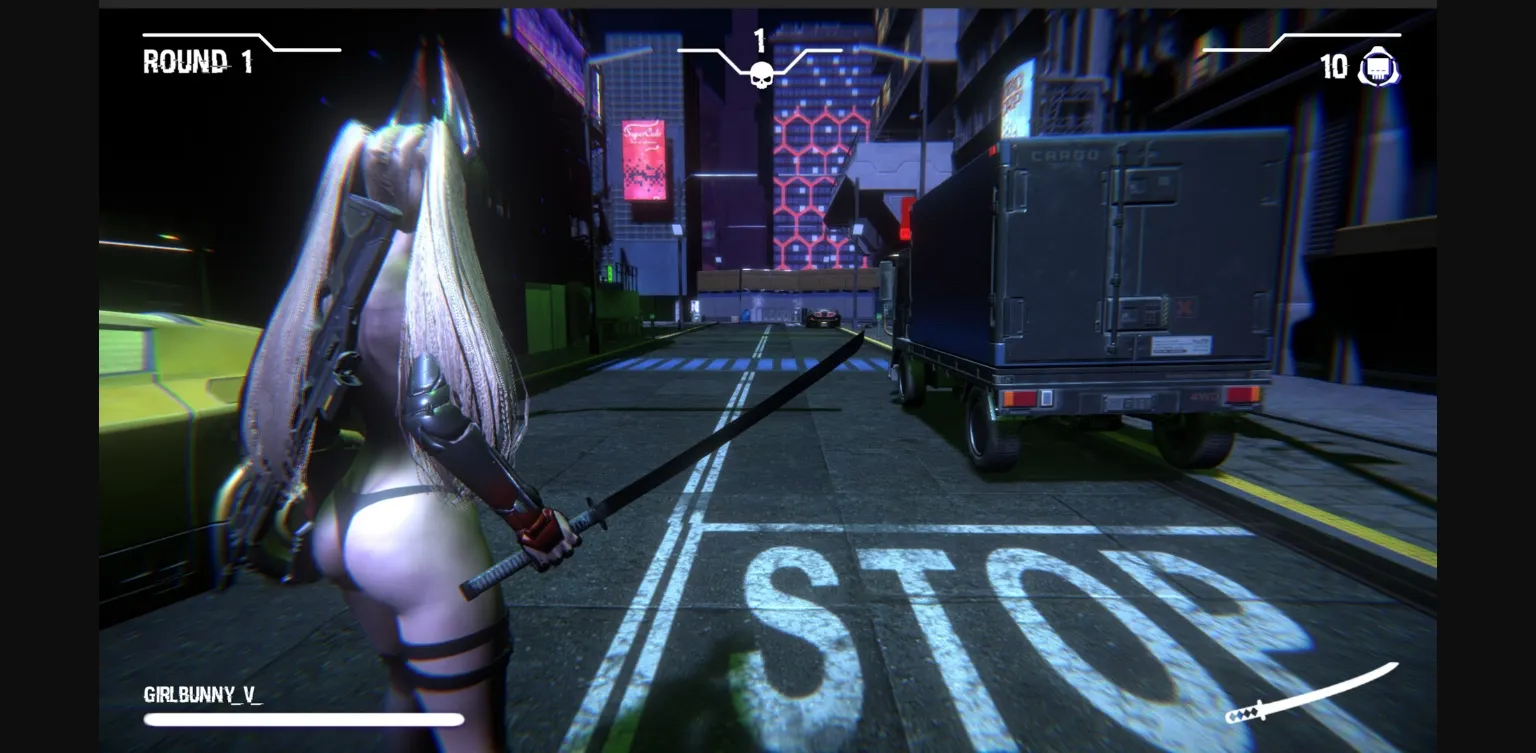Viewport: 1536px width, 753px height.
Task: Toggle the top-right HUD counter display
Action: coord(1355,66)
